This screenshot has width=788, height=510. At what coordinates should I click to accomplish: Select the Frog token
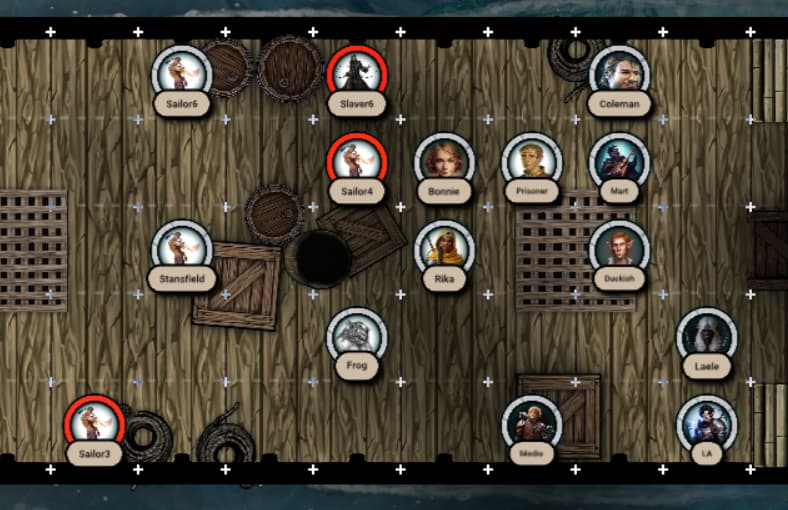[x=357, y=336]
